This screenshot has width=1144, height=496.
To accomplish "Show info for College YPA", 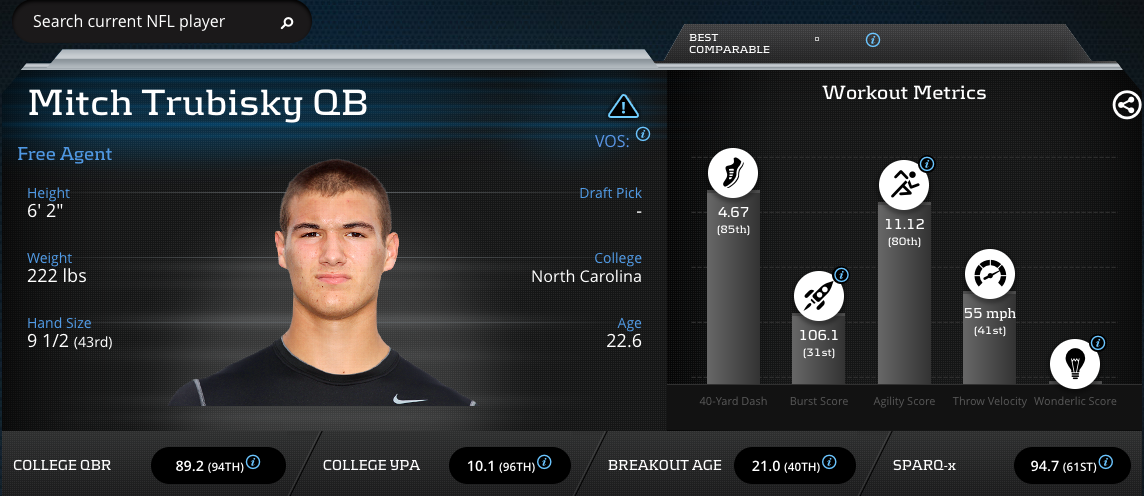I will [544, 462].
